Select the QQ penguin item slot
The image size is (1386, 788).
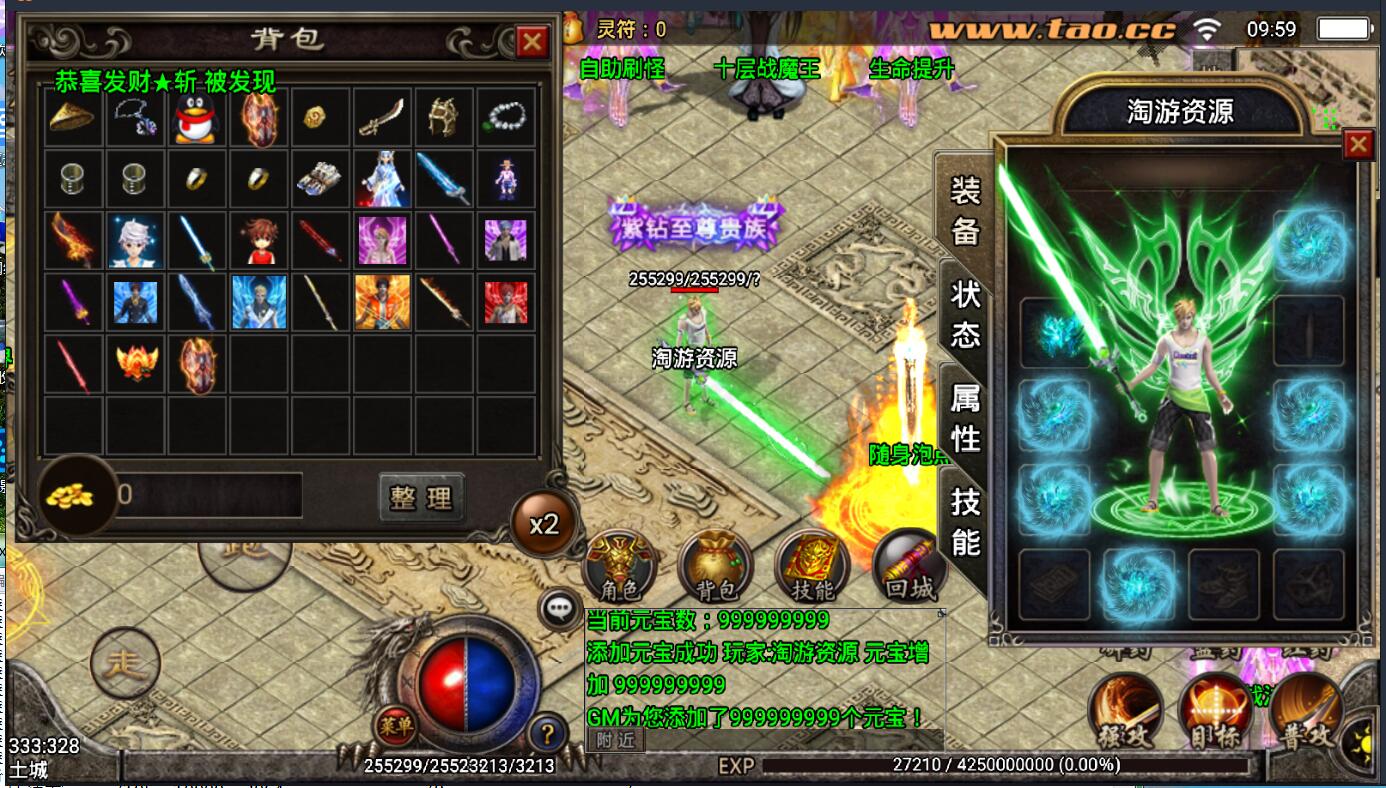pyautogui.click(x=196, y=119)
